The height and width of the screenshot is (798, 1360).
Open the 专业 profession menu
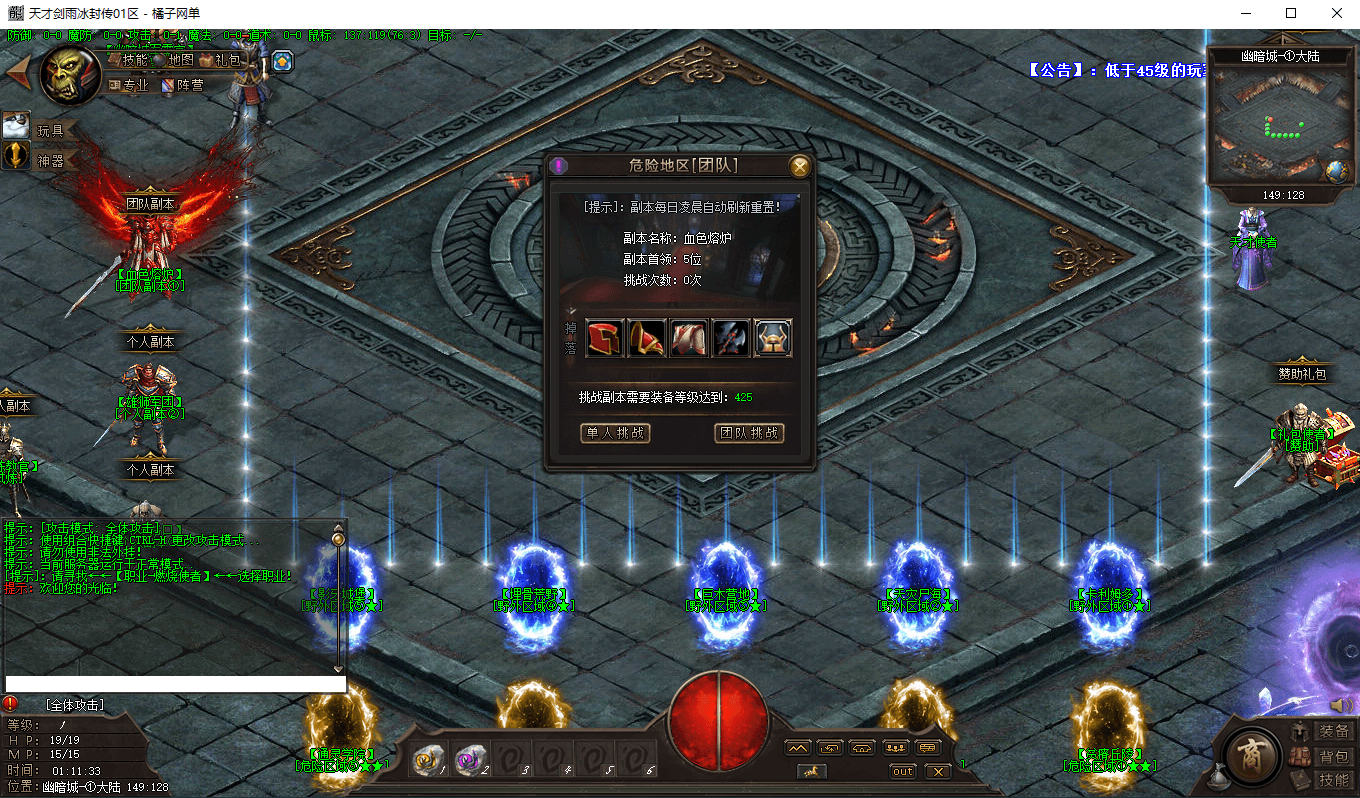[128, 85]
